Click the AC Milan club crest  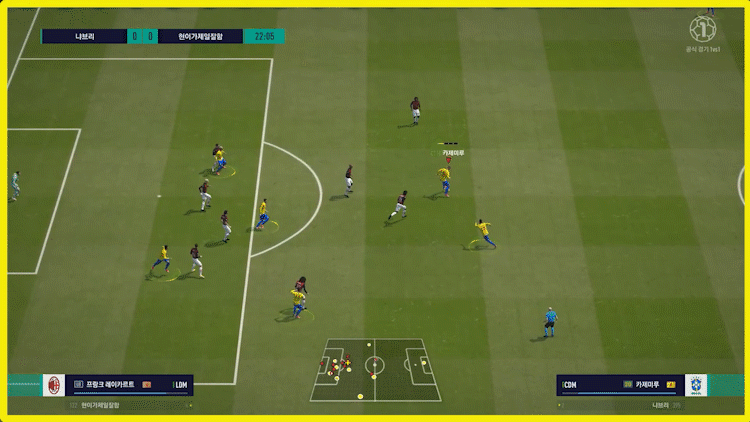[x=54, y=385]
